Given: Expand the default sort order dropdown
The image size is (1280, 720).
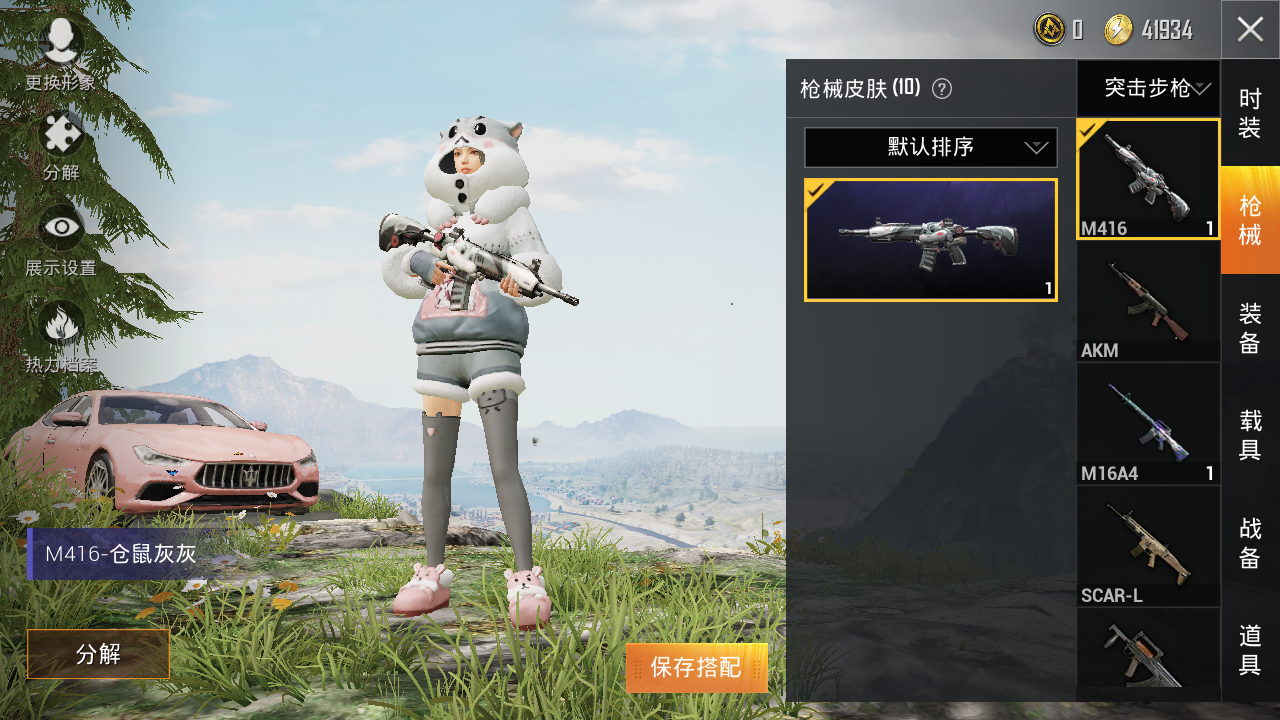Looking at the screenshot, I should coord(929,147).
